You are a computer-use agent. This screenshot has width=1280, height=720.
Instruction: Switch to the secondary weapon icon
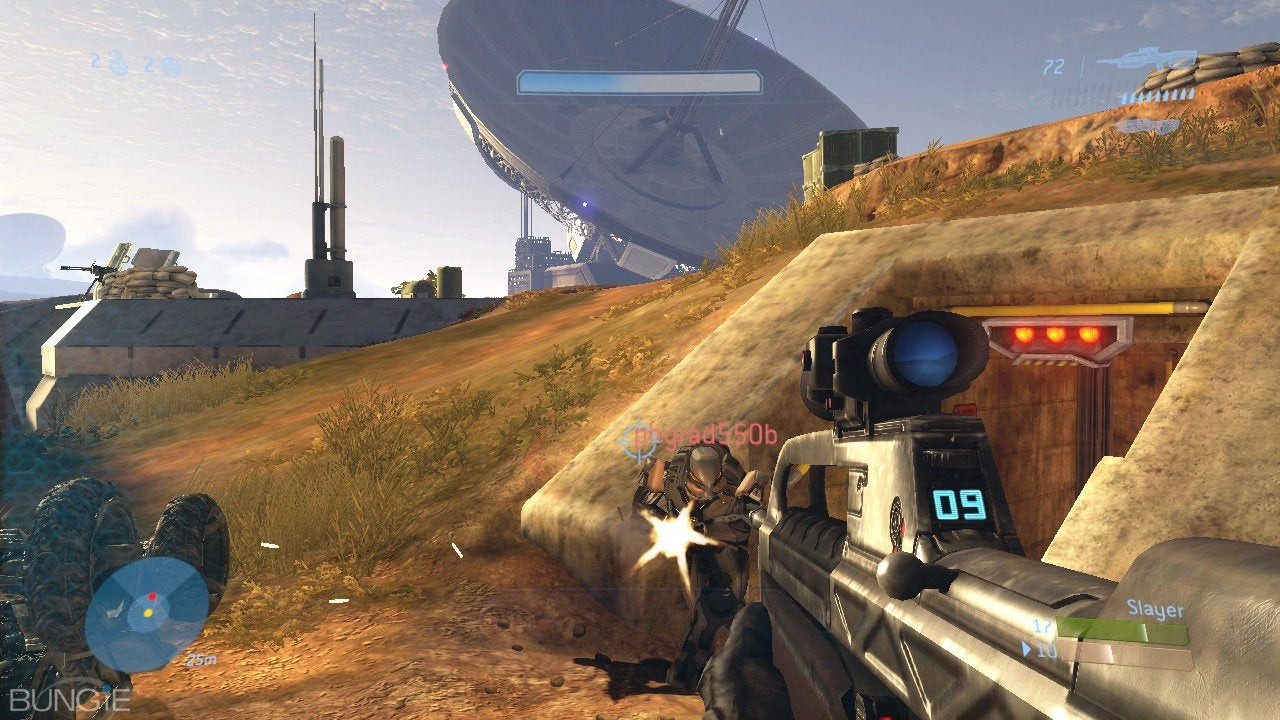click(x=1147, y=126)
